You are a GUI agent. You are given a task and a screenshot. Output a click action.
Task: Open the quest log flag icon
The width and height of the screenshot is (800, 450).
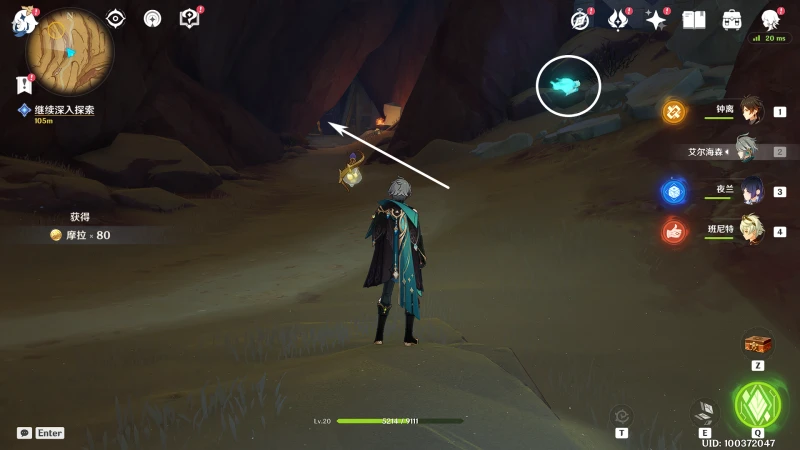point(25,86)
